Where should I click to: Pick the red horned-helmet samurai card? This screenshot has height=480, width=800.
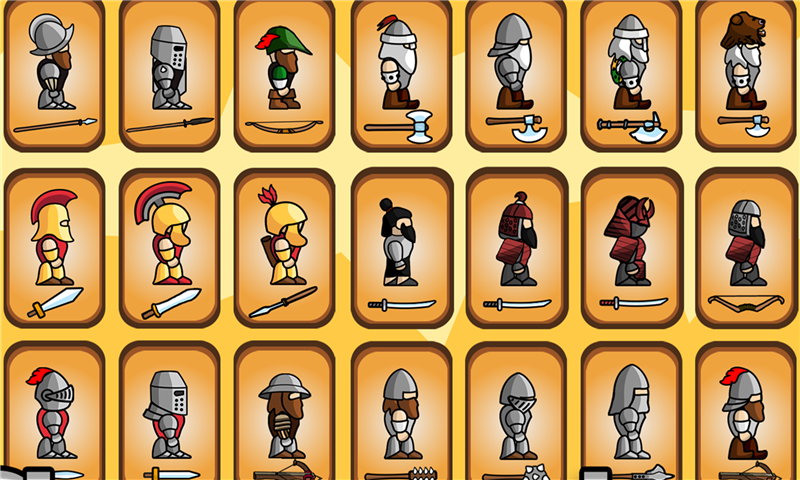(x=631, y=247)
